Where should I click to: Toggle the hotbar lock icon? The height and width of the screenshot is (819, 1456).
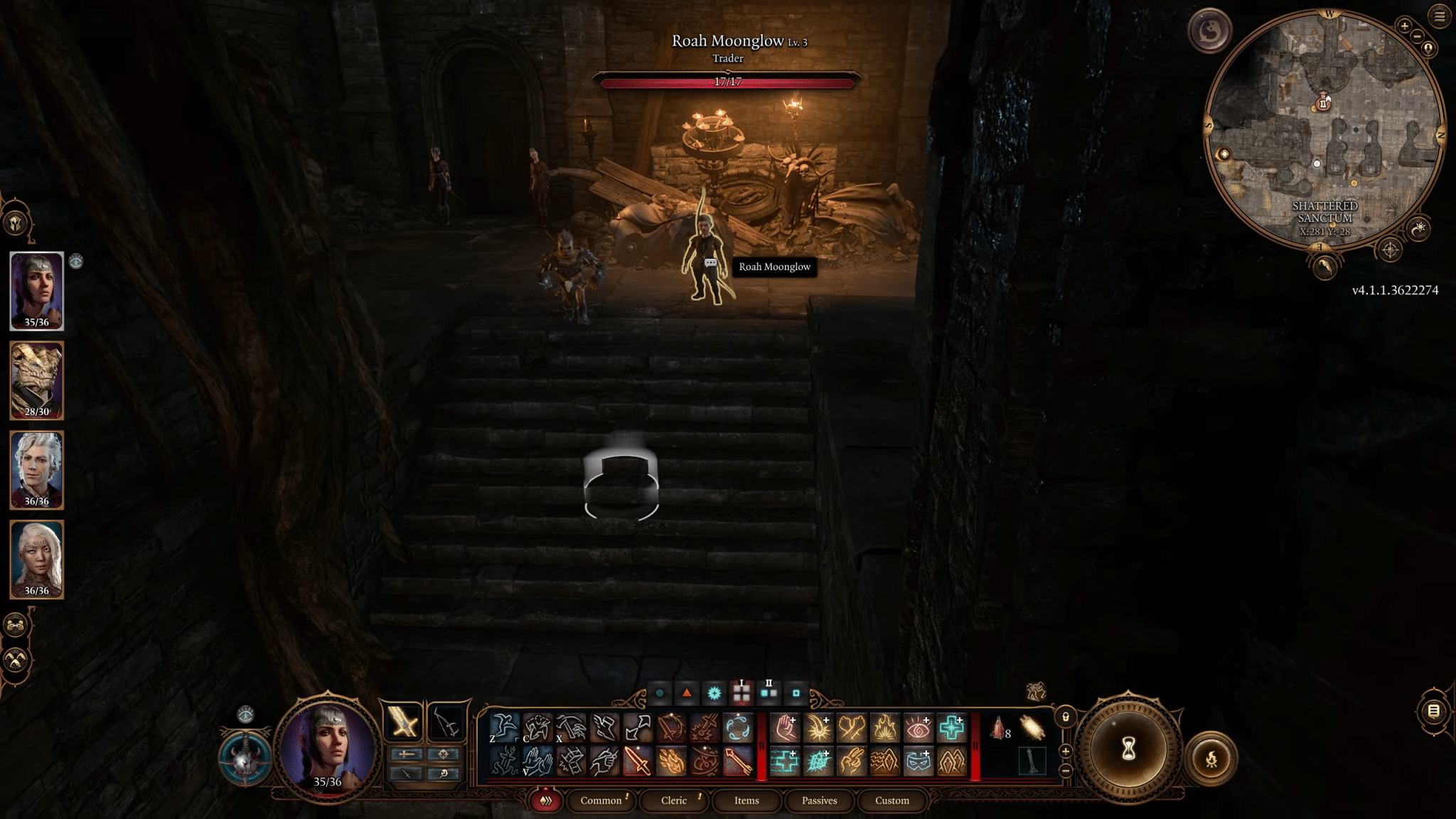pos(1066,717)
